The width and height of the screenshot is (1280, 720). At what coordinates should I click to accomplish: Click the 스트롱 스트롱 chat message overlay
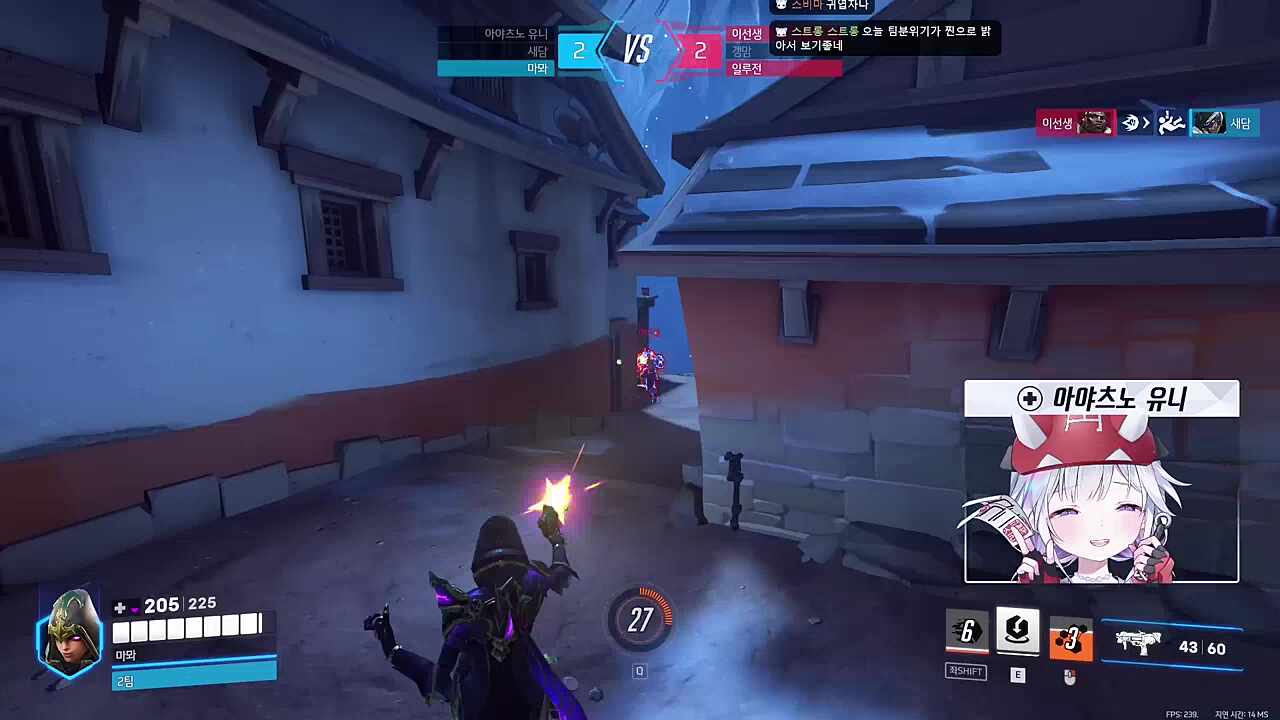click(885, 38)
